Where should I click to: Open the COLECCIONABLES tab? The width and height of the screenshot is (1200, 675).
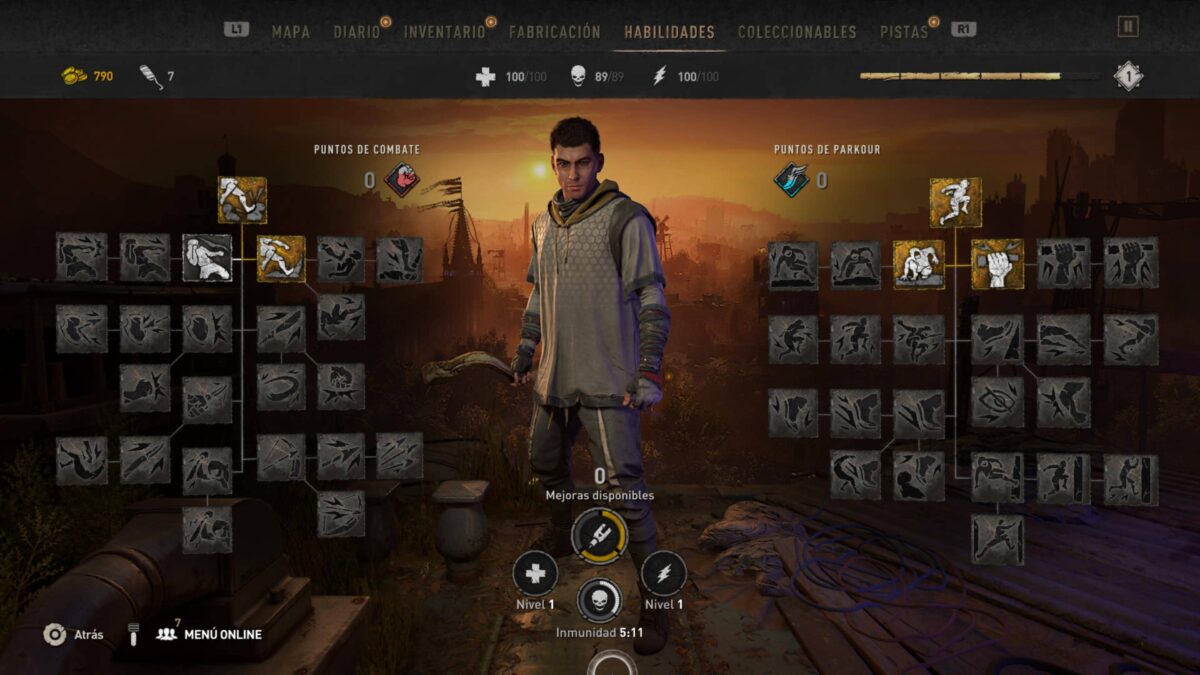[797, 32]
